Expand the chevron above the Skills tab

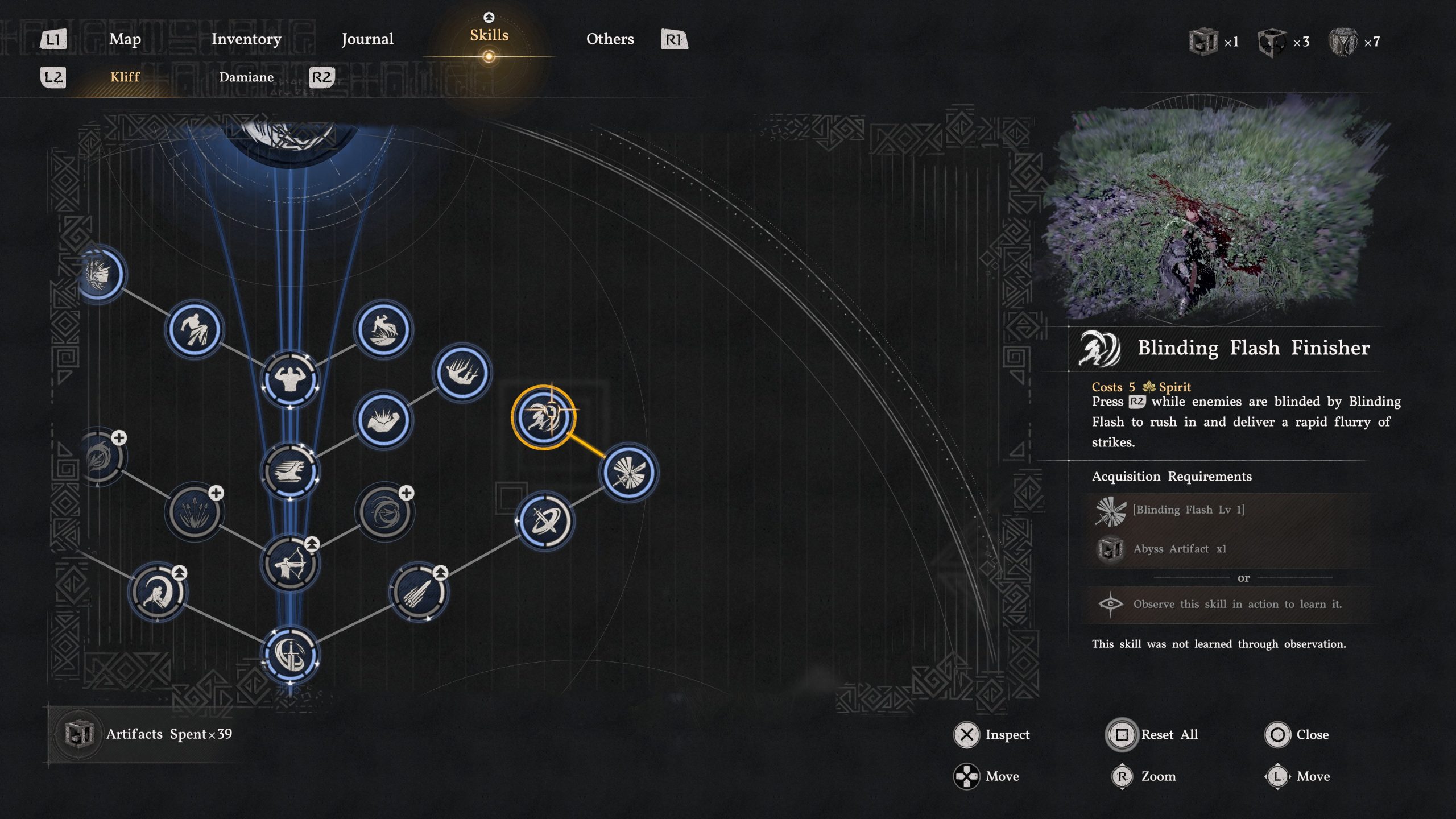pyautogui.click(x=488, y=17)
